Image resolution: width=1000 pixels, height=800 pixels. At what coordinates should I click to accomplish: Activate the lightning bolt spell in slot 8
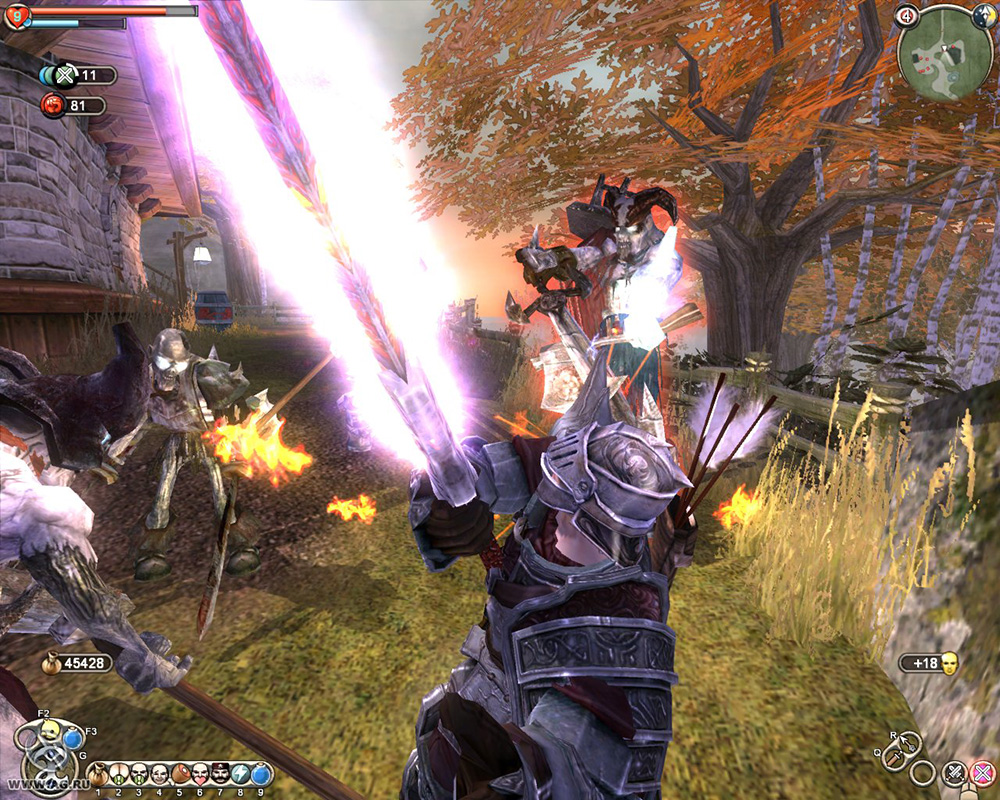tap(241, 774)
